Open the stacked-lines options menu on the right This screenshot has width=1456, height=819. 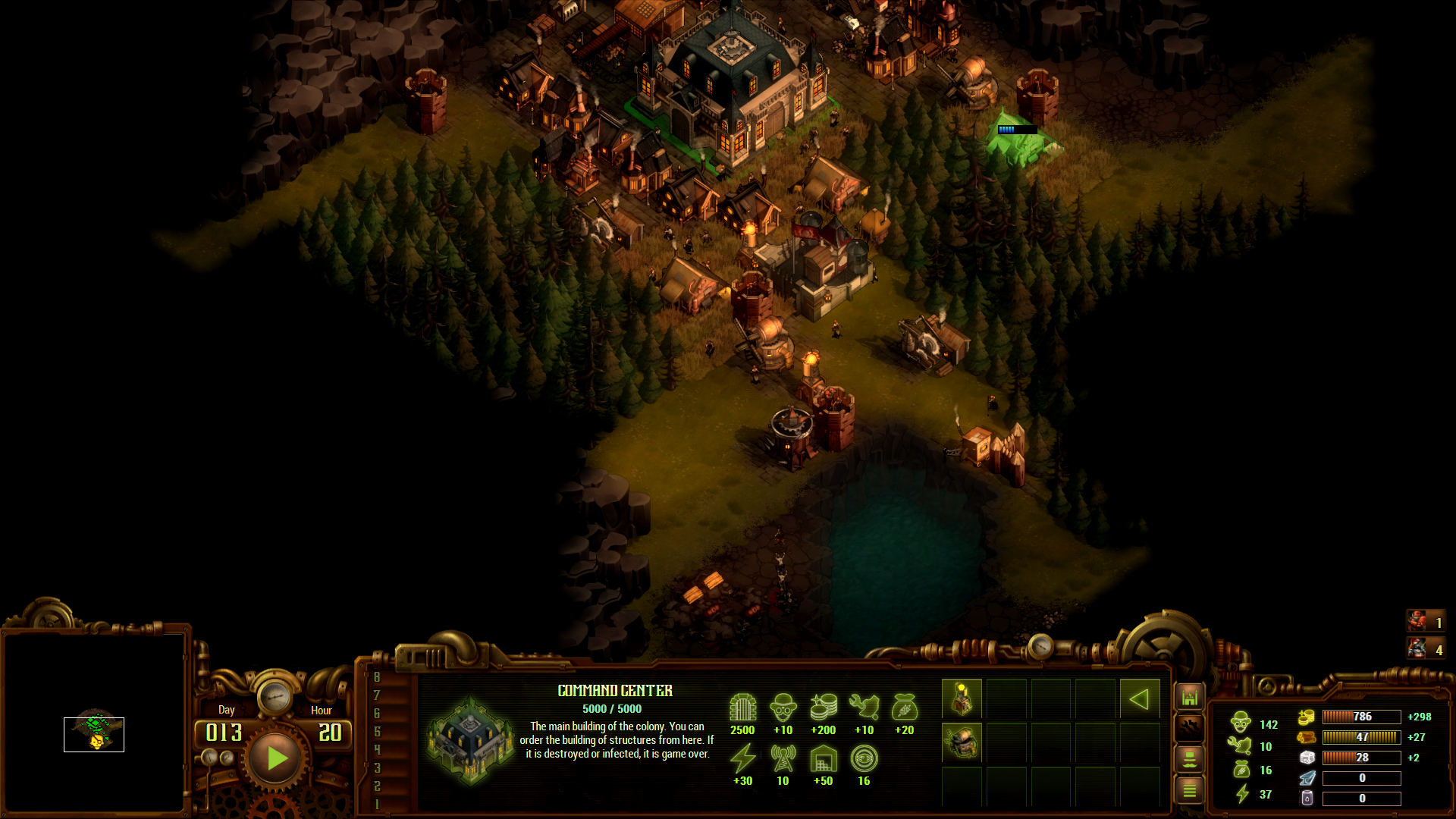(x=1190, y=789)
